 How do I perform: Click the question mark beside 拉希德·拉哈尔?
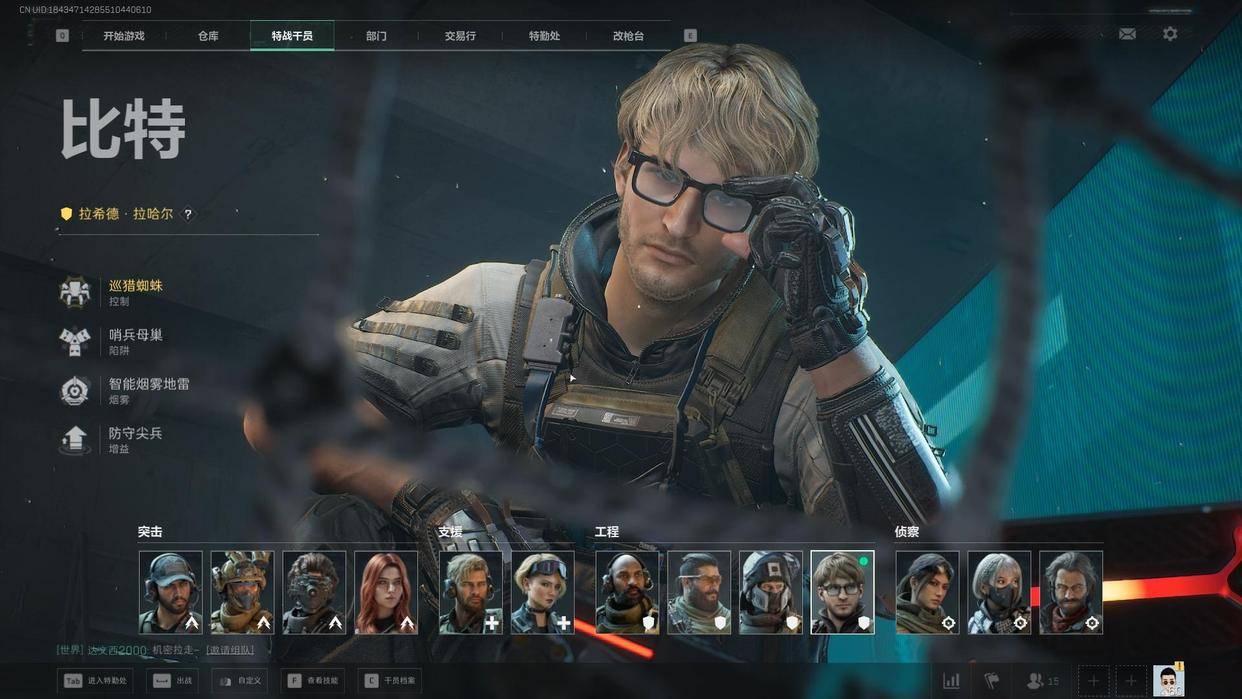[187, 214]
